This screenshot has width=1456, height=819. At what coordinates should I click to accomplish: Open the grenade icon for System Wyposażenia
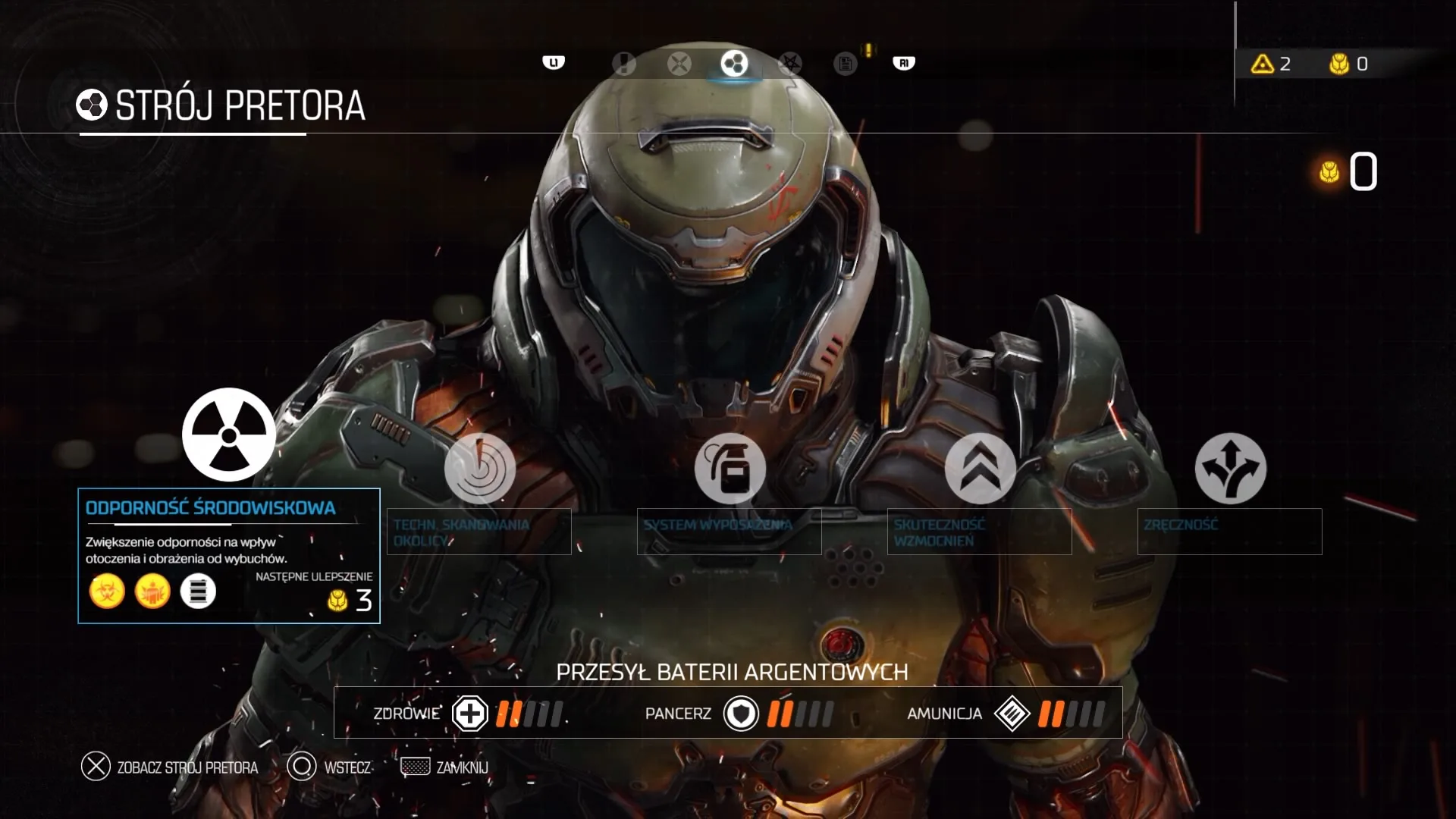(730, 469)
